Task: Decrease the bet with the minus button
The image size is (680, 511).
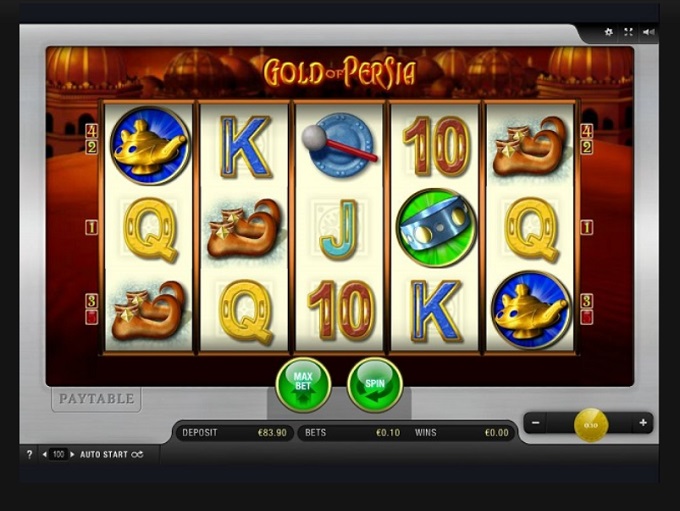Action: click(x=537, y=423)
